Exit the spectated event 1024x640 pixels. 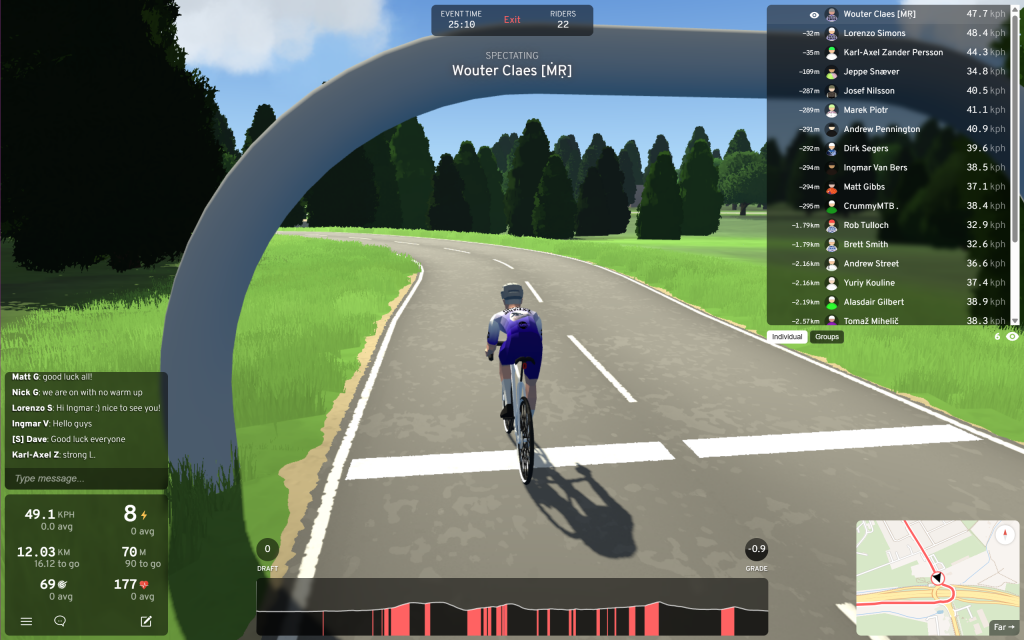tap(512, 20)
